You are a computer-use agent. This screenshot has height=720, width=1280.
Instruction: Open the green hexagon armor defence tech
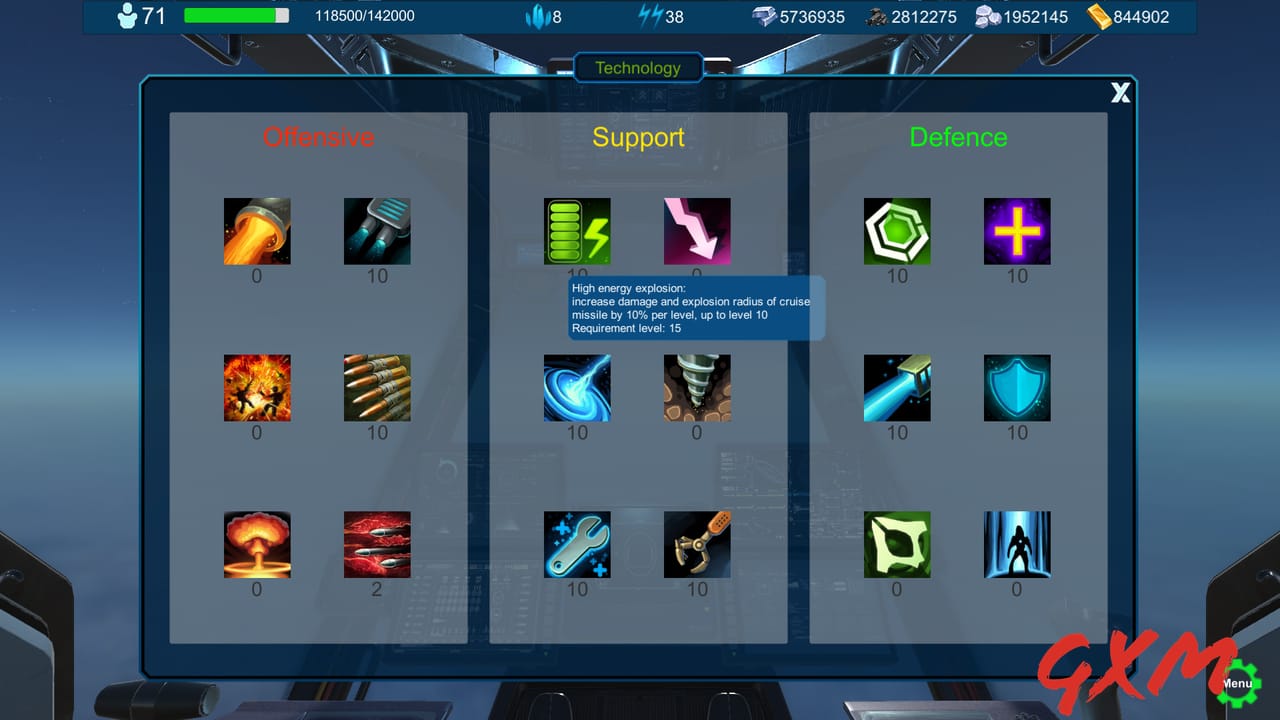[x=897, y=230]
